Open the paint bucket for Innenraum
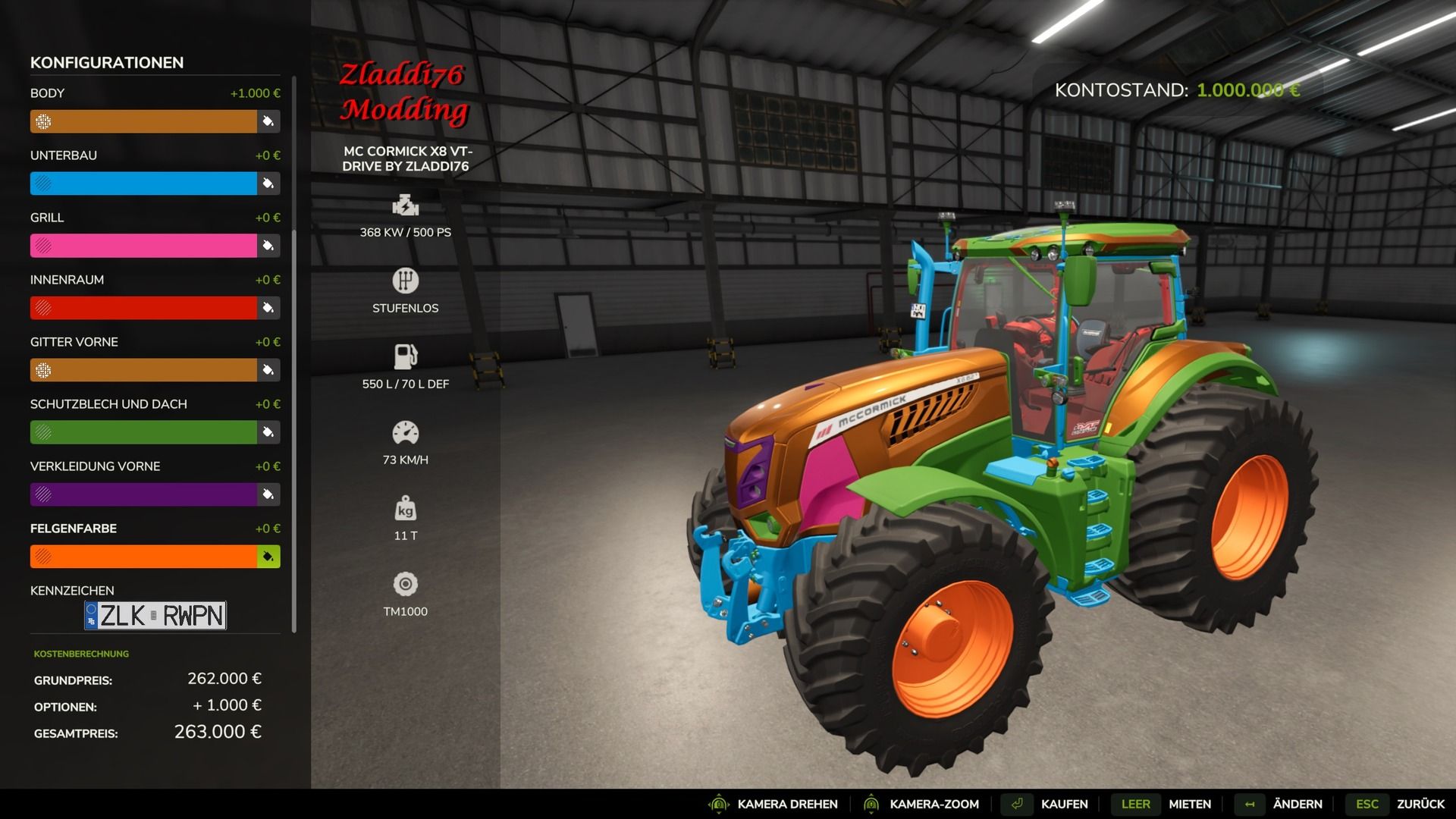This screenshot has height=819, width=1456. pyautogui.click(x=268, y=308)
